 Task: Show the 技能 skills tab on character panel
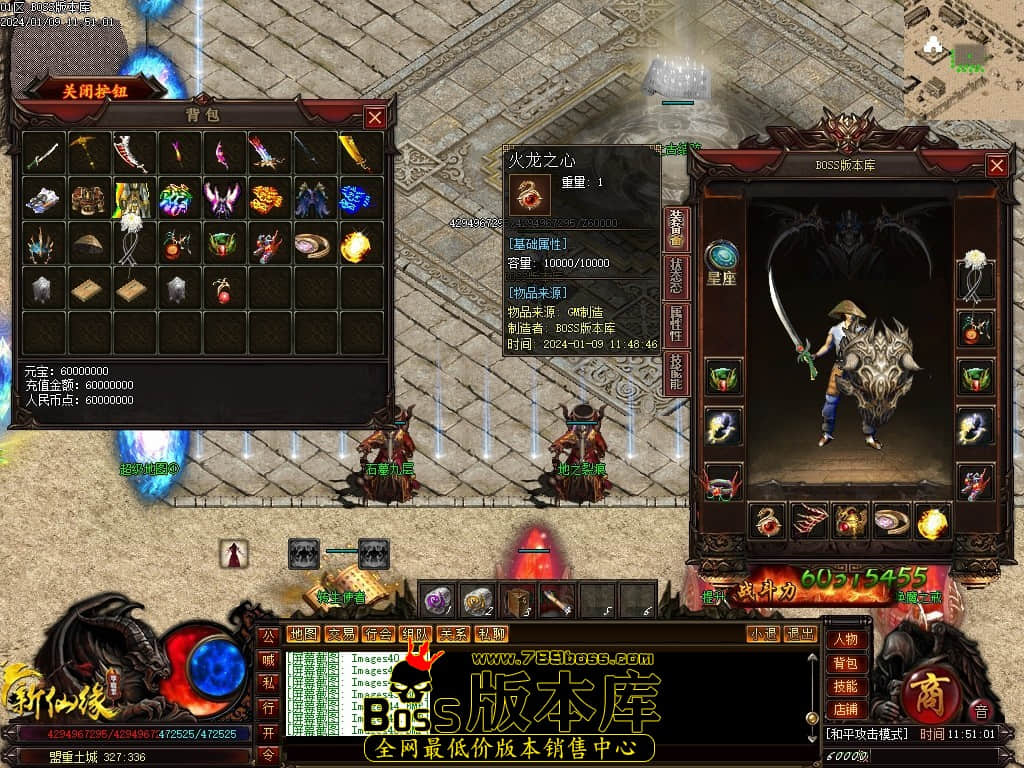[675, 373]
